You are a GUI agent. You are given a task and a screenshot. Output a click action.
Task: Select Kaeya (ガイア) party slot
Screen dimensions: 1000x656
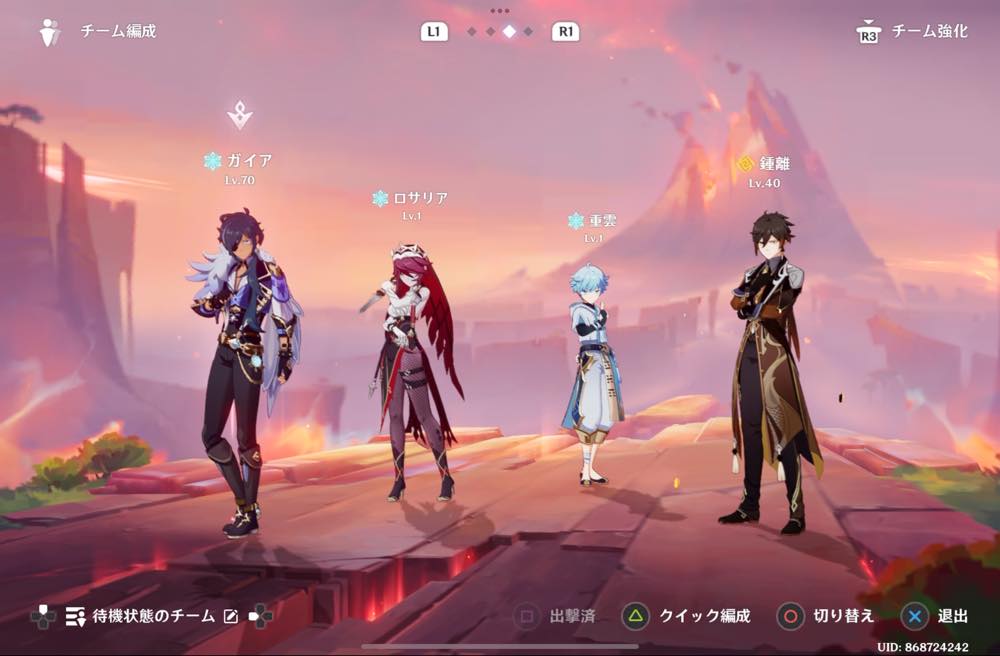pyautogui.click(x=243, y=370)
